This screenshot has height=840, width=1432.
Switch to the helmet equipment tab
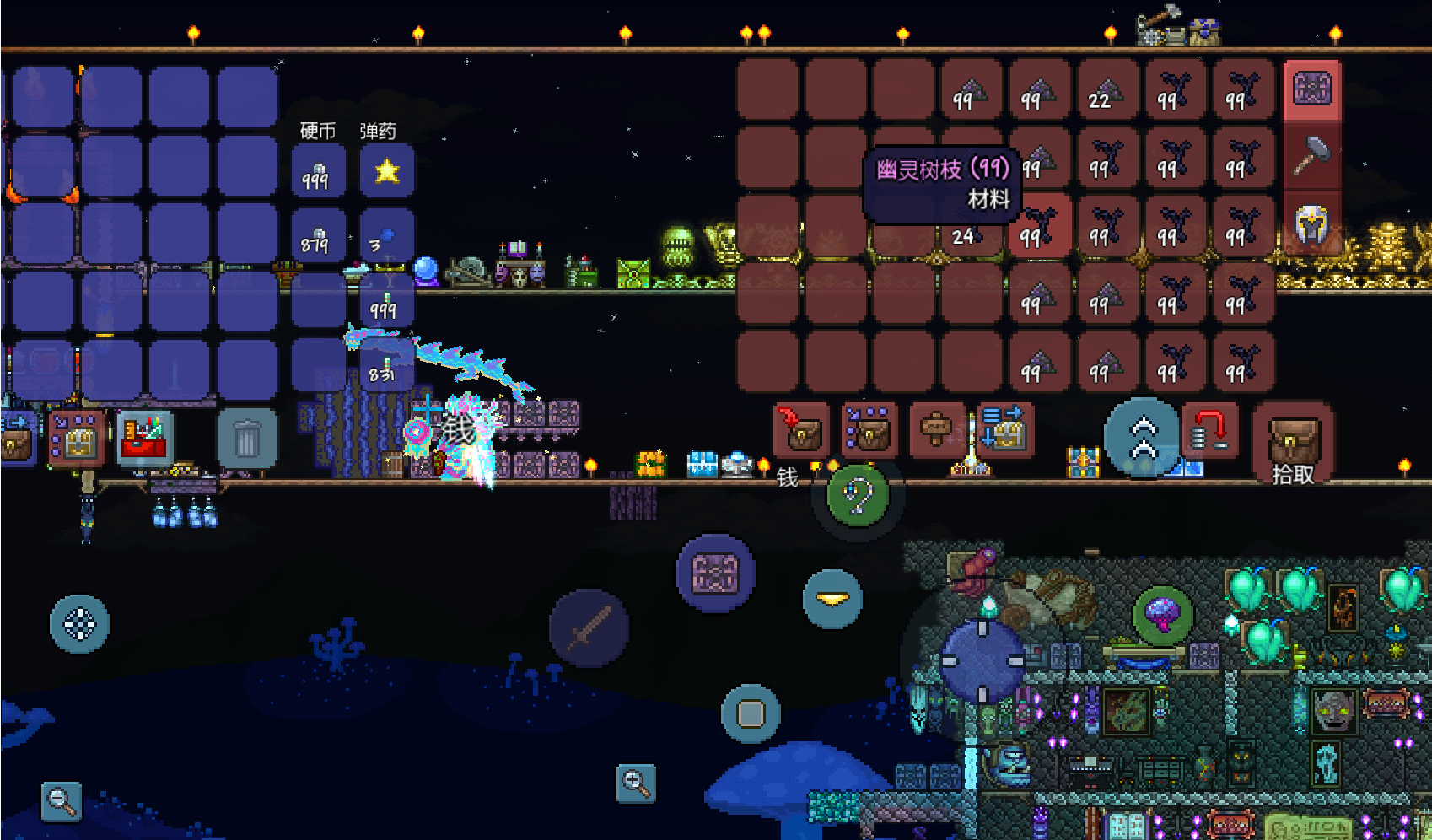click(1312, 224)
